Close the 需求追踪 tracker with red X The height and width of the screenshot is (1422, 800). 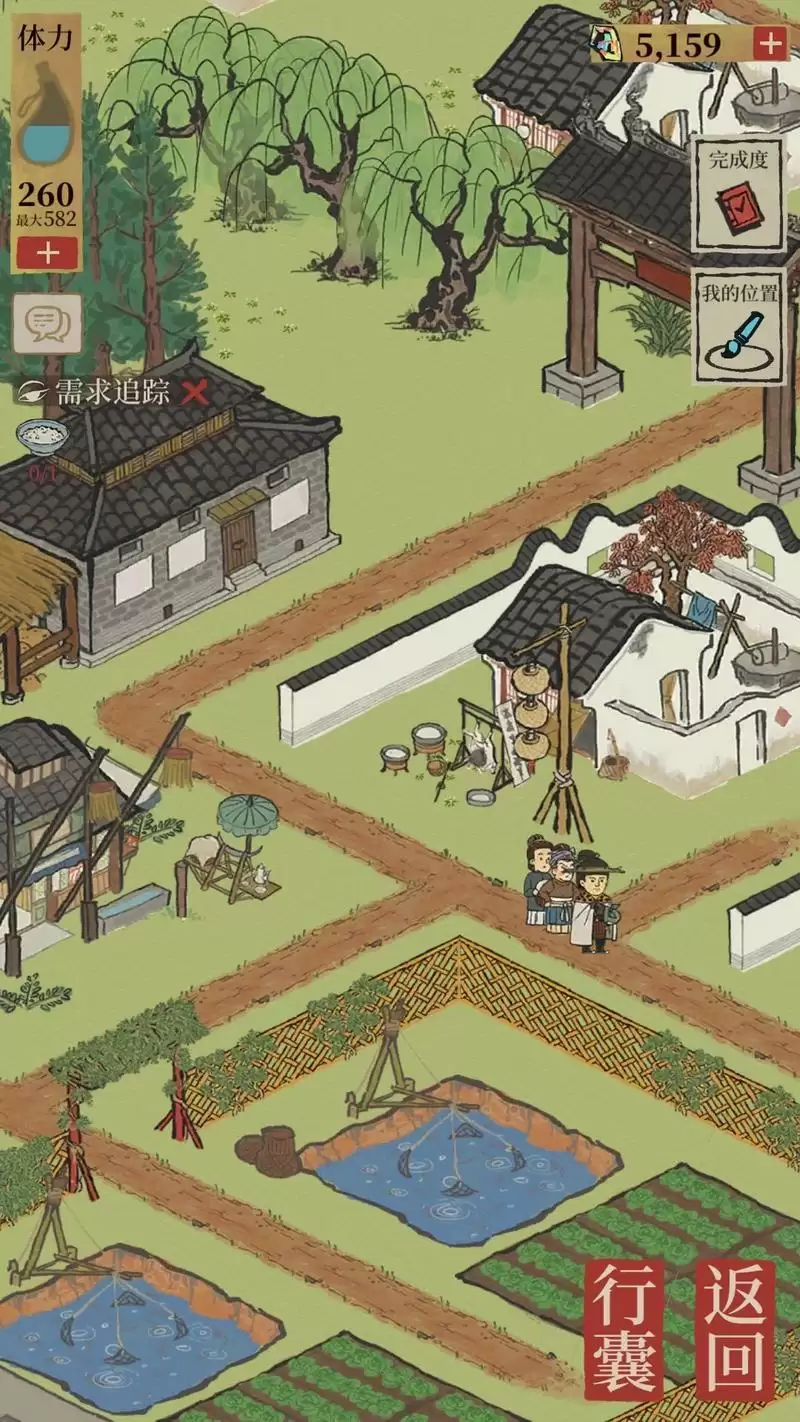tap(195, 393)
